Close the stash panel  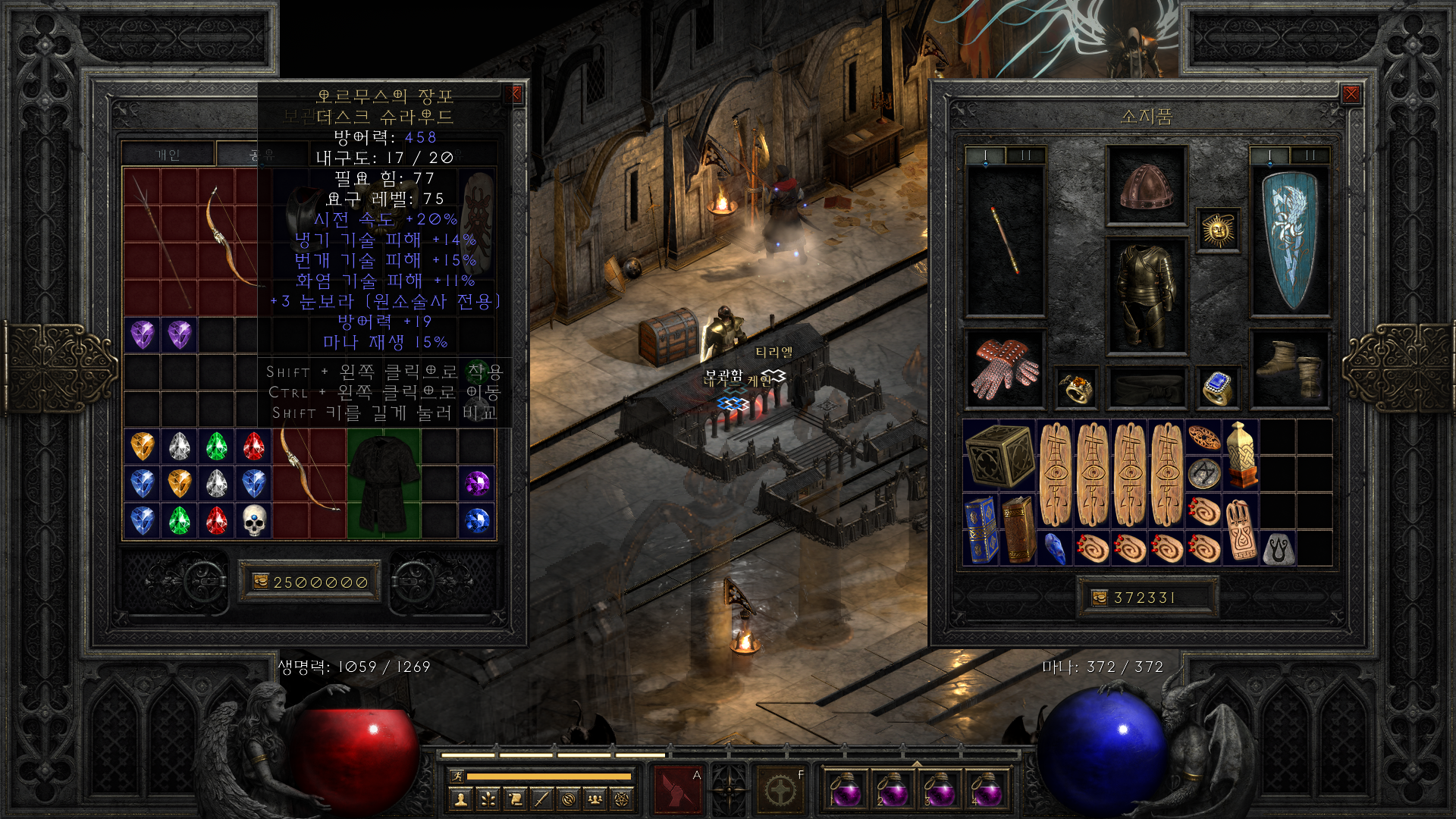pyautogui.click(x=516, y=94)
